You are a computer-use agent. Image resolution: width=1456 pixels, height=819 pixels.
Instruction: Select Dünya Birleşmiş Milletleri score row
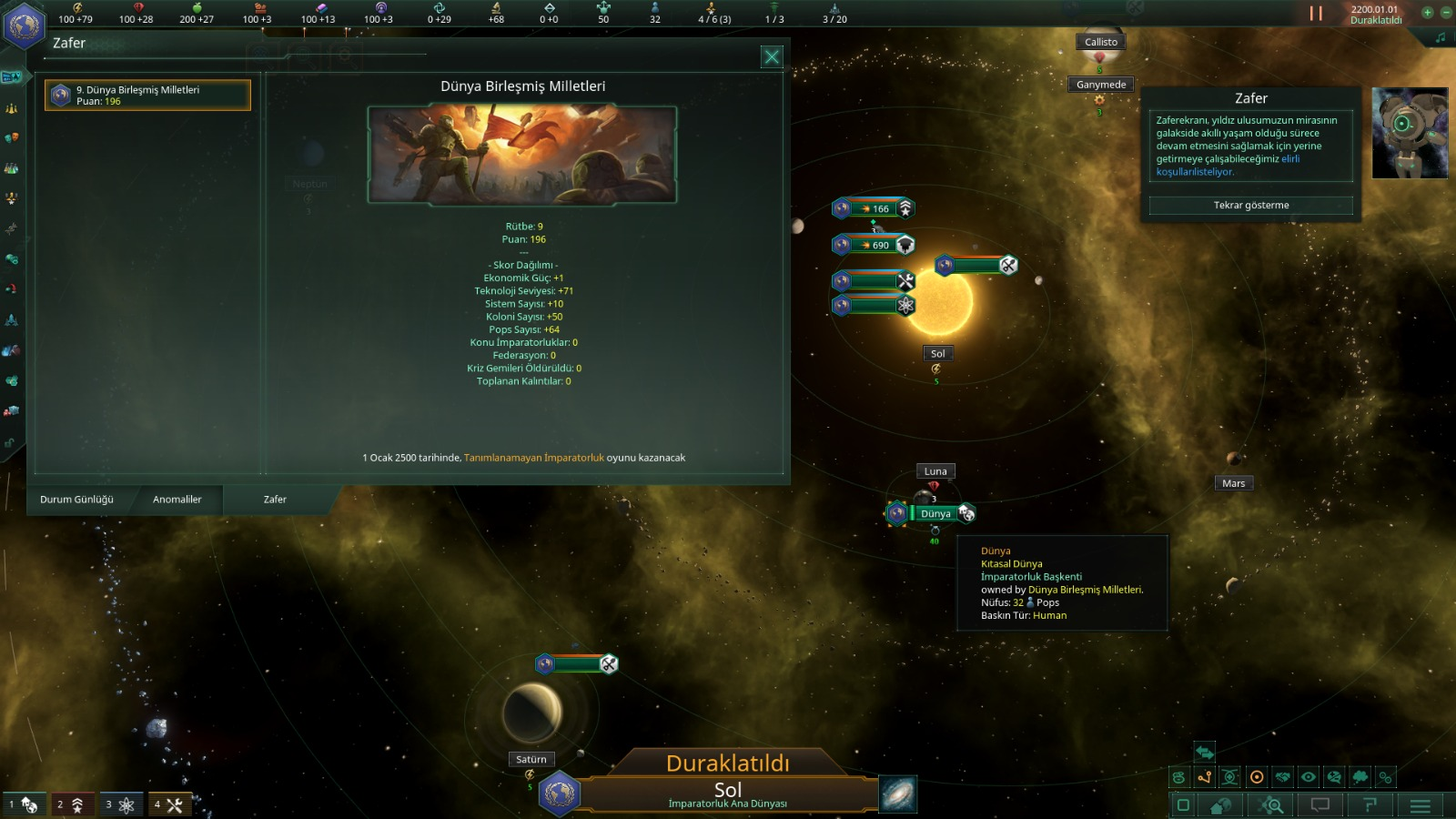147,96
